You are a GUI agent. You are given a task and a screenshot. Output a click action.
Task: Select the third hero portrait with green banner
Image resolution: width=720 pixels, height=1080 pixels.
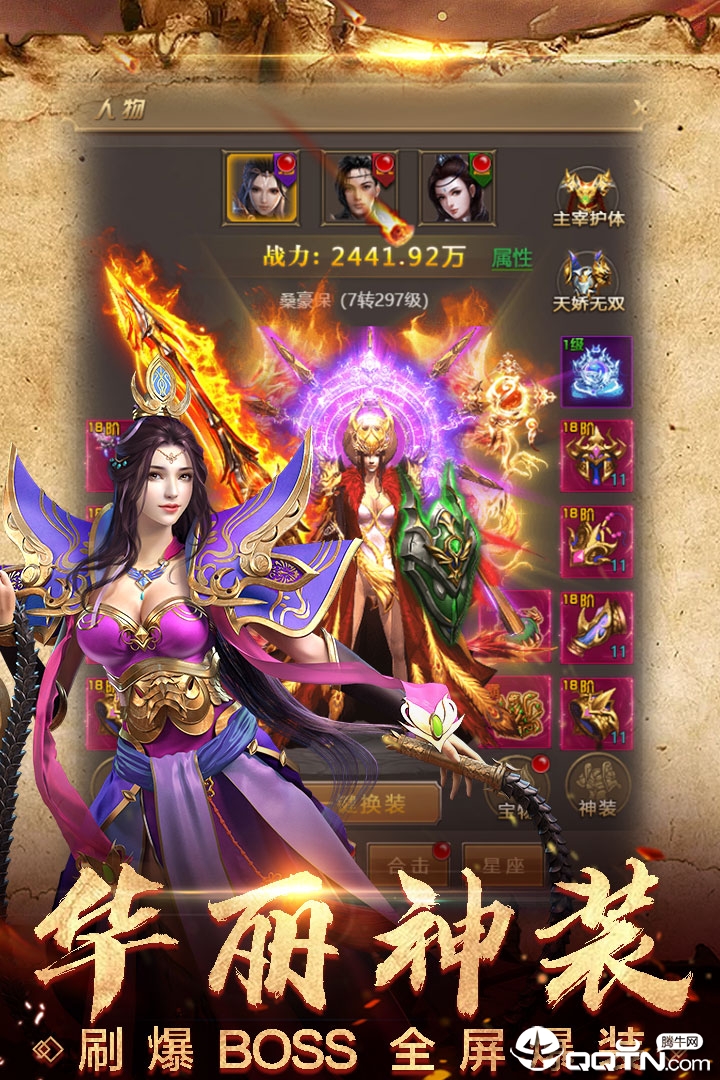click(456, 186)
